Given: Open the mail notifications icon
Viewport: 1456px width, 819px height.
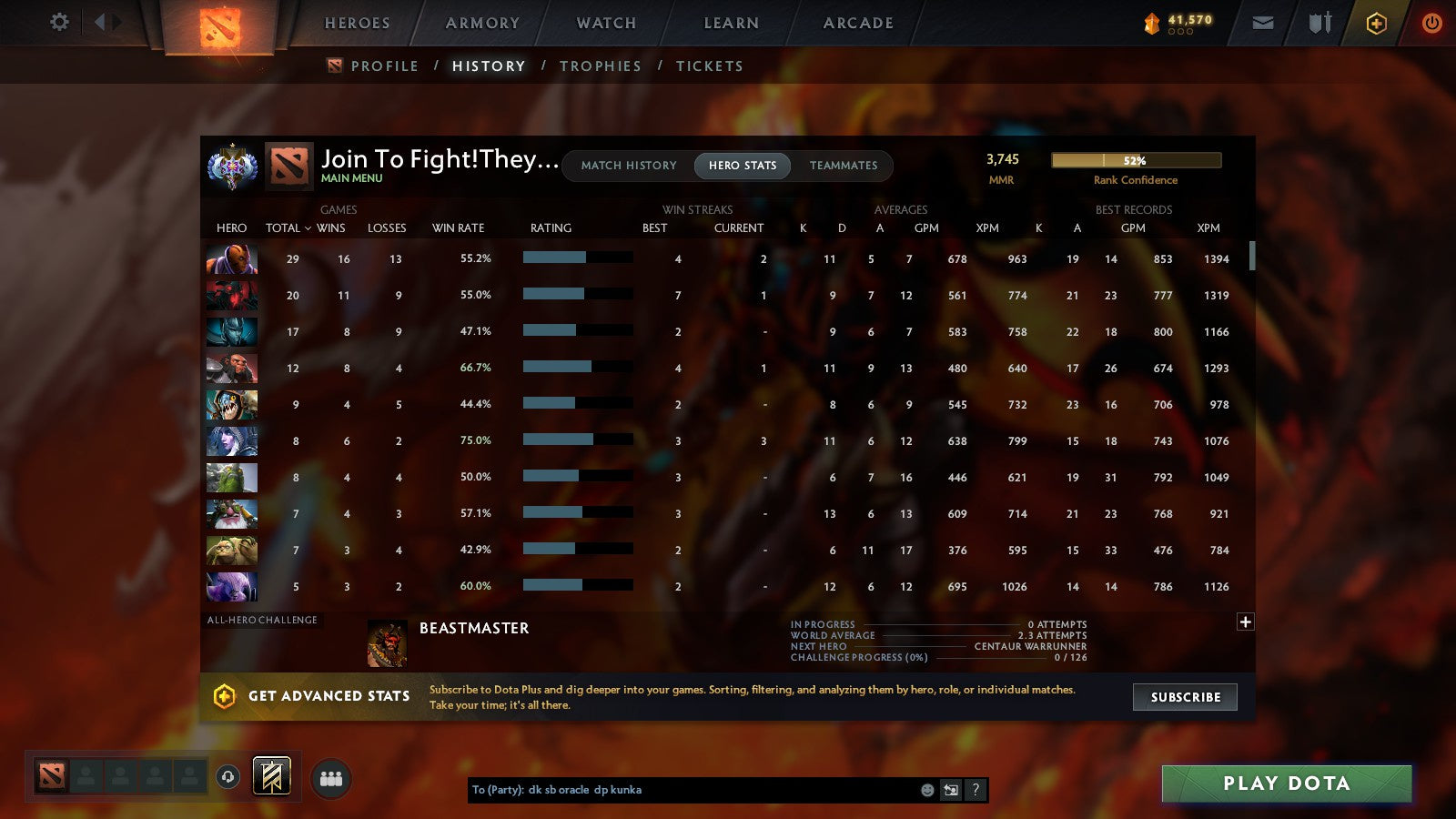Looking at the screenshot, I should pos(1263,22).
